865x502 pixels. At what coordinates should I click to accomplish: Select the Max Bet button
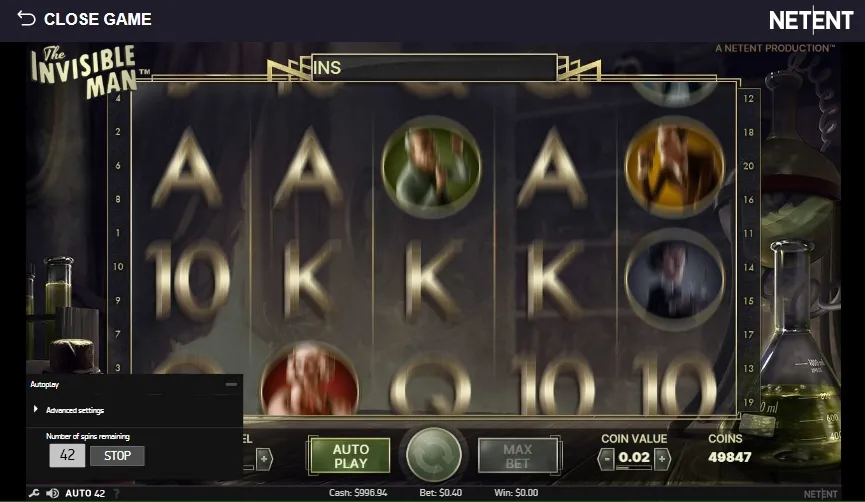click(517, 456)
